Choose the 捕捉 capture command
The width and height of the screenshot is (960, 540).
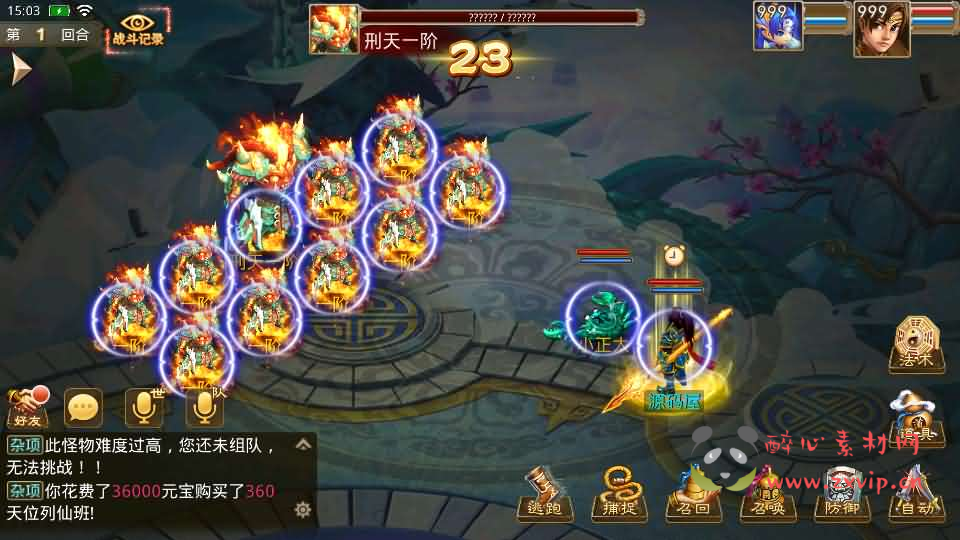pyautogui.click(x=620, y=495)
